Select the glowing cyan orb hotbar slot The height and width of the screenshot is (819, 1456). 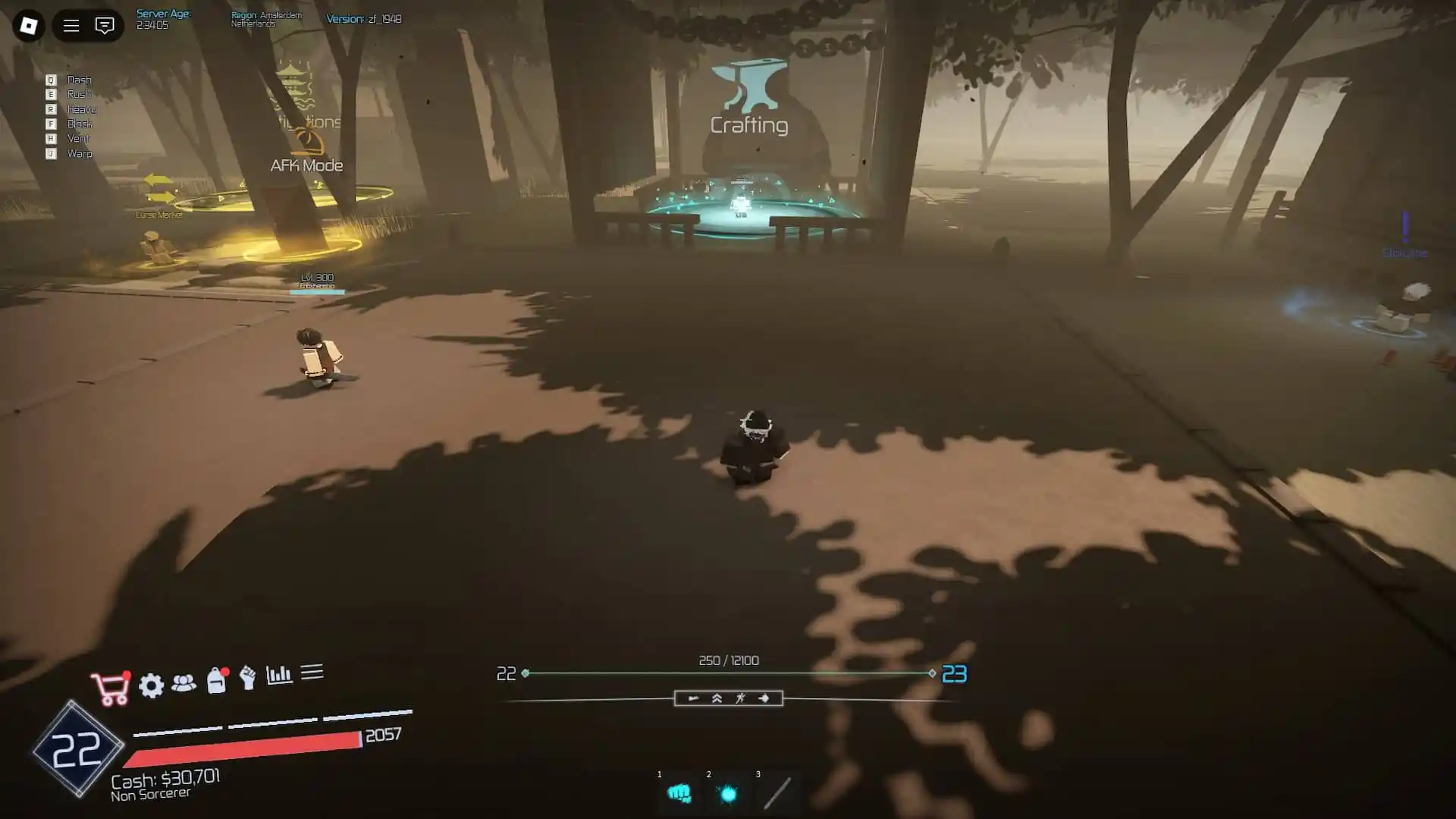coord(728,794)
